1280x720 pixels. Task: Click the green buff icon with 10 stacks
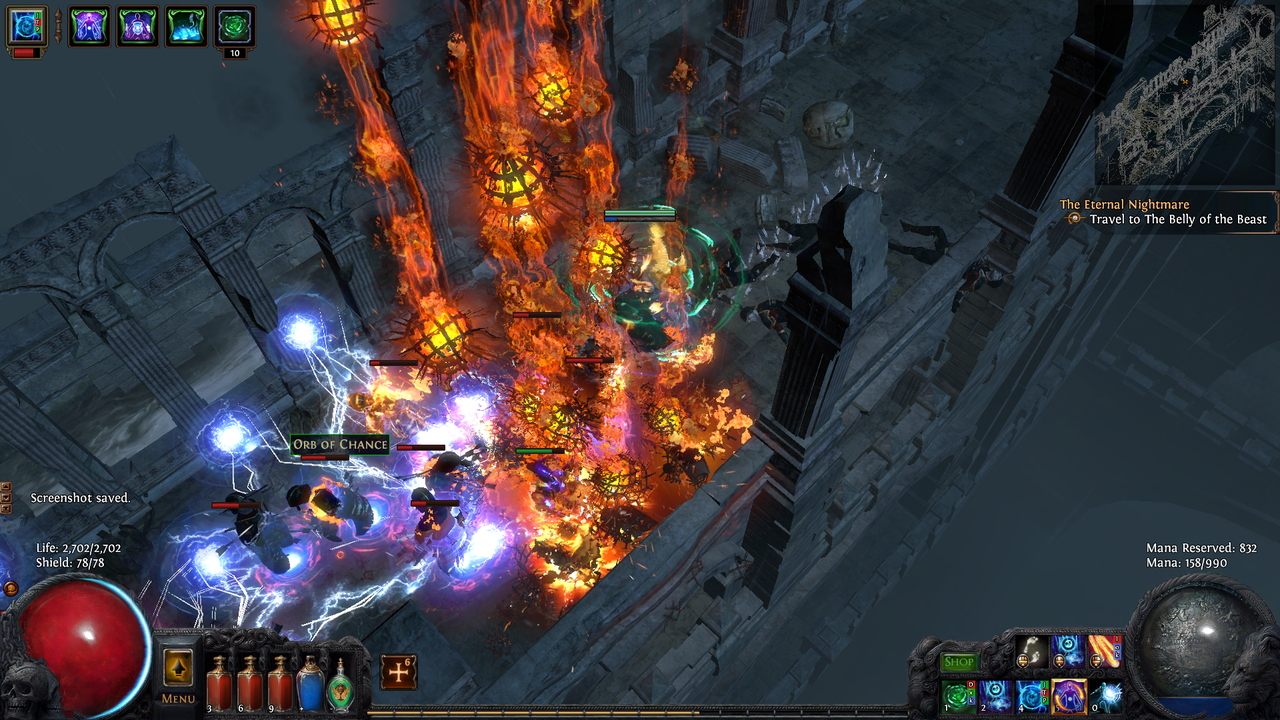tap(233, 25)
